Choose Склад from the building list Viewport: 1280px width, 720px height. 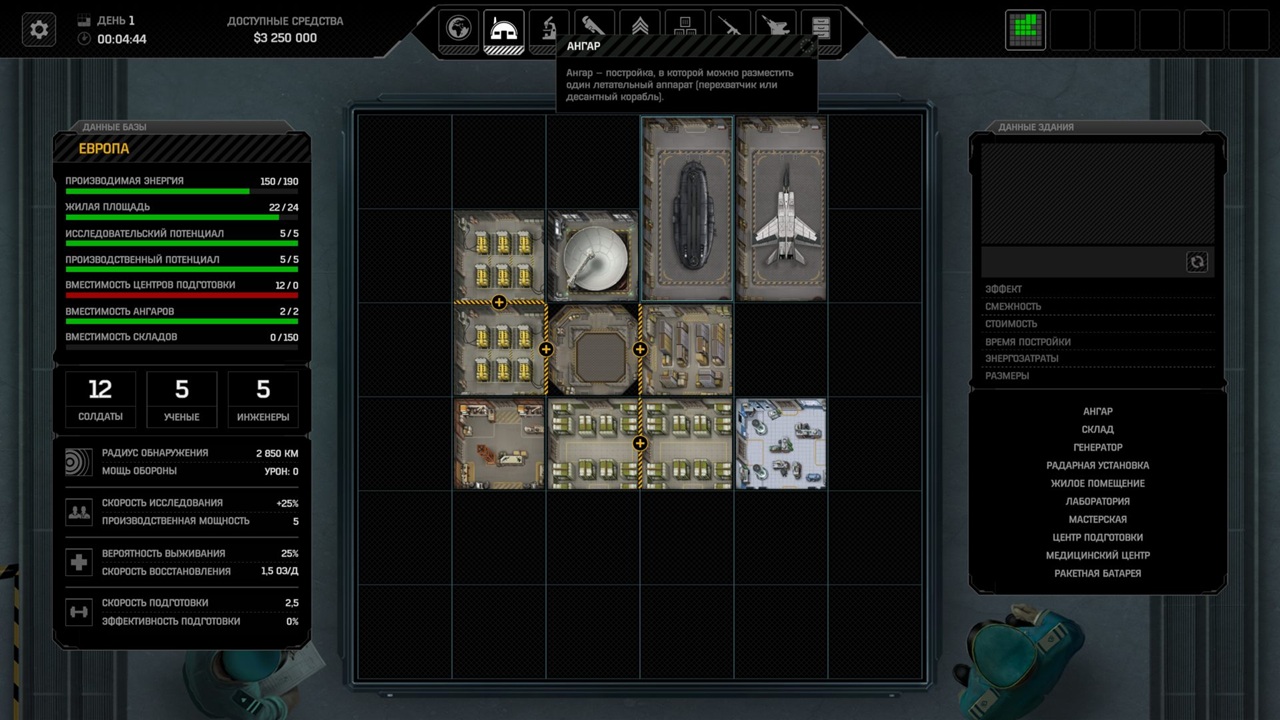(1097, 429)
